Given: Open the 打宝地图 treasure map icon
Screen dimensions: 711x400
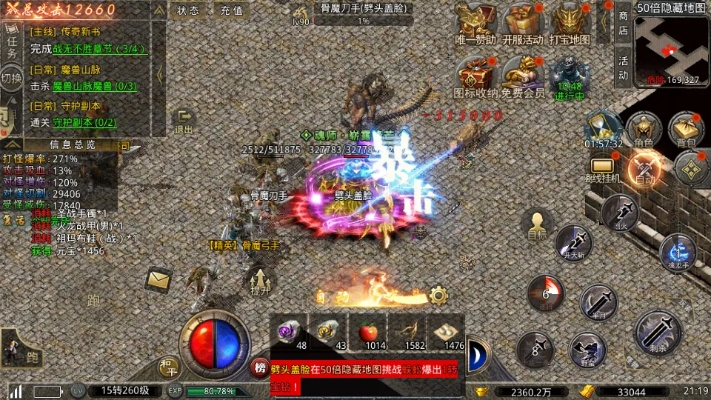Looking at the screenshot, I should (573, 21).
